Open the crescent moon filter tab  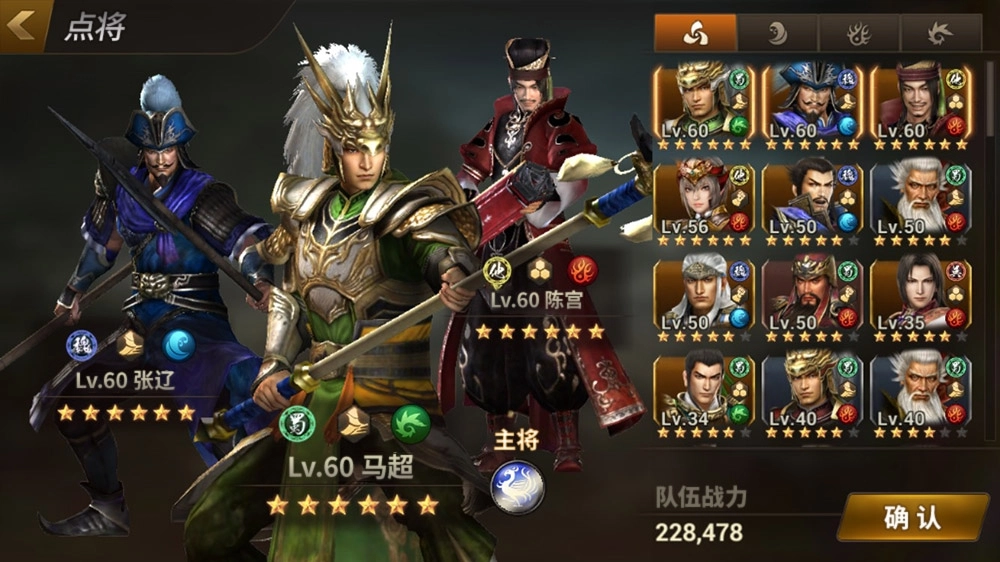pos(777,33)
